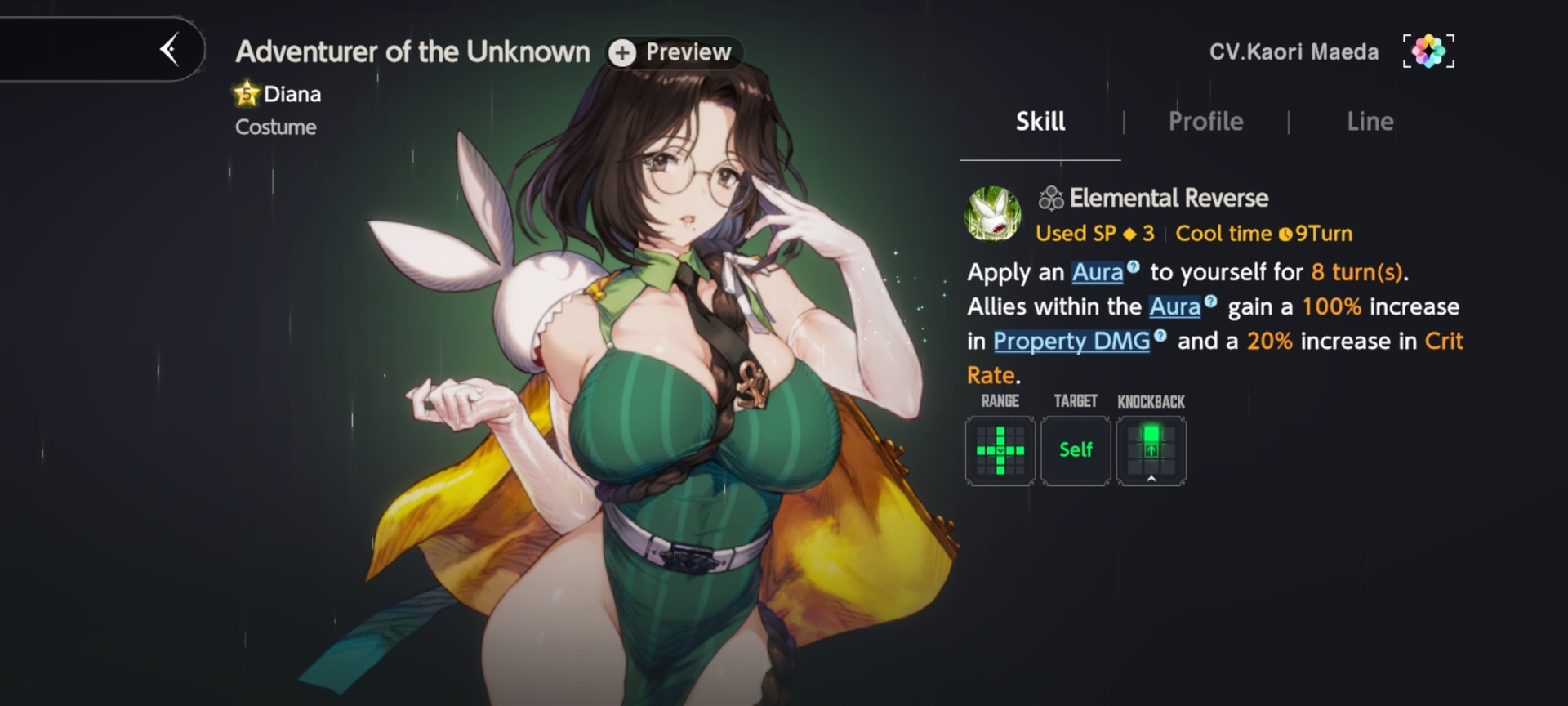Select the Skill tab

[x=1040, y=122]
